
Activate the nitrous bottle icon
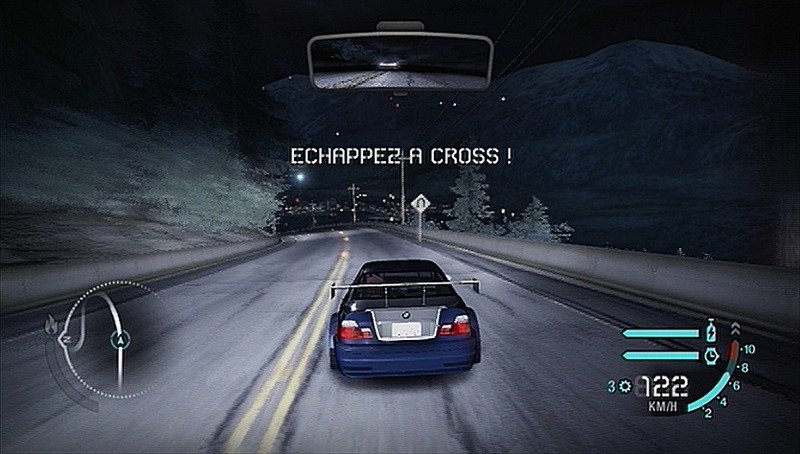tap(712, 330)
